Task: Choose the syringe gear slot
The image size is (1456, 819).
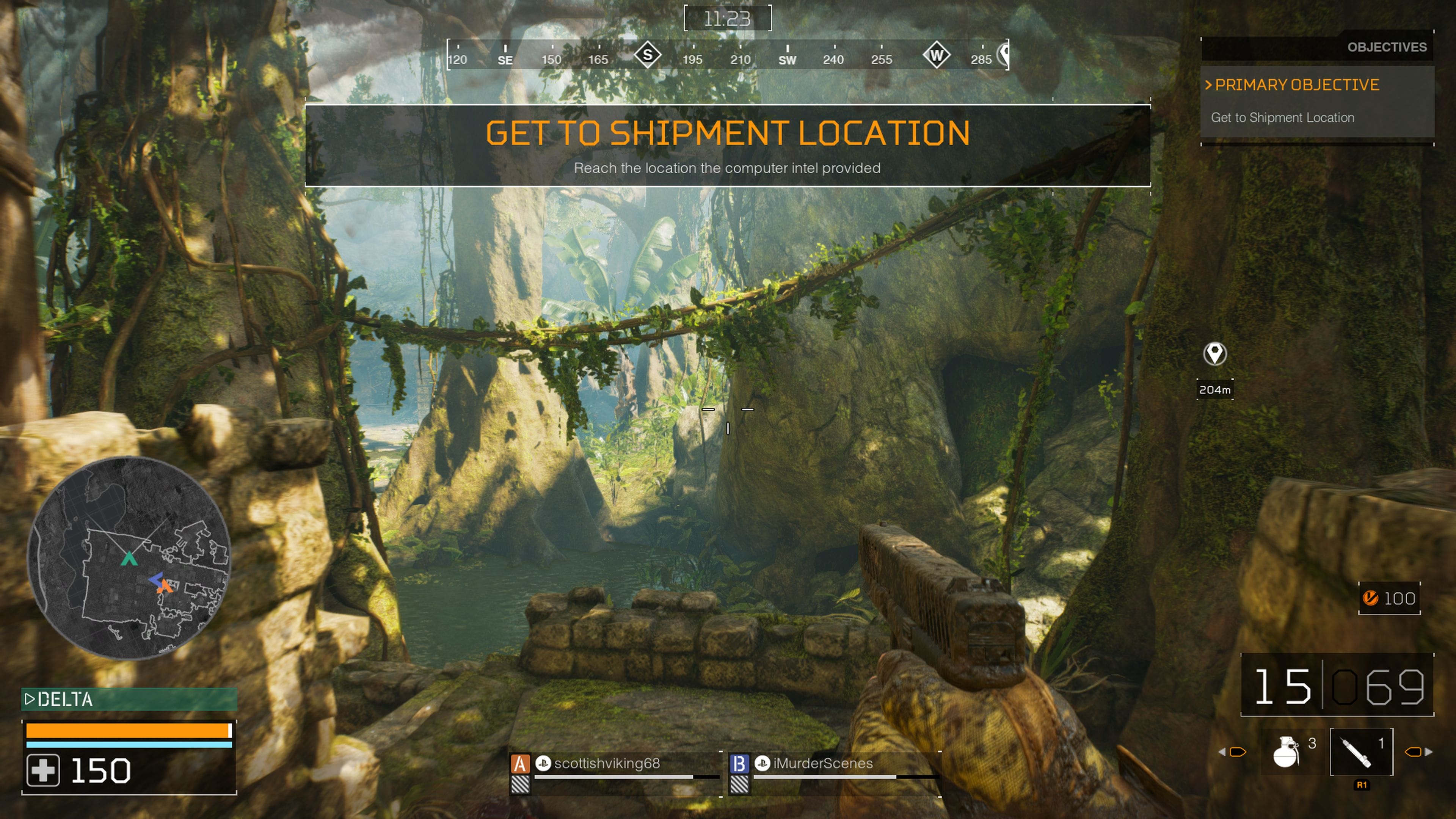Action: (1361, 752)
